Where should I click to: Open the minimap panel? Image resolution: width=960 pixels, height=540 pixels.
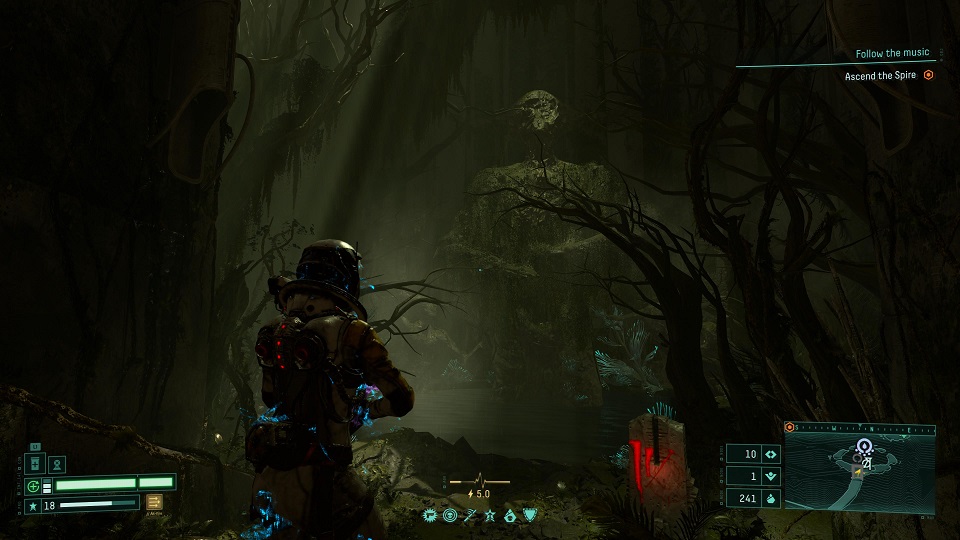860,469
